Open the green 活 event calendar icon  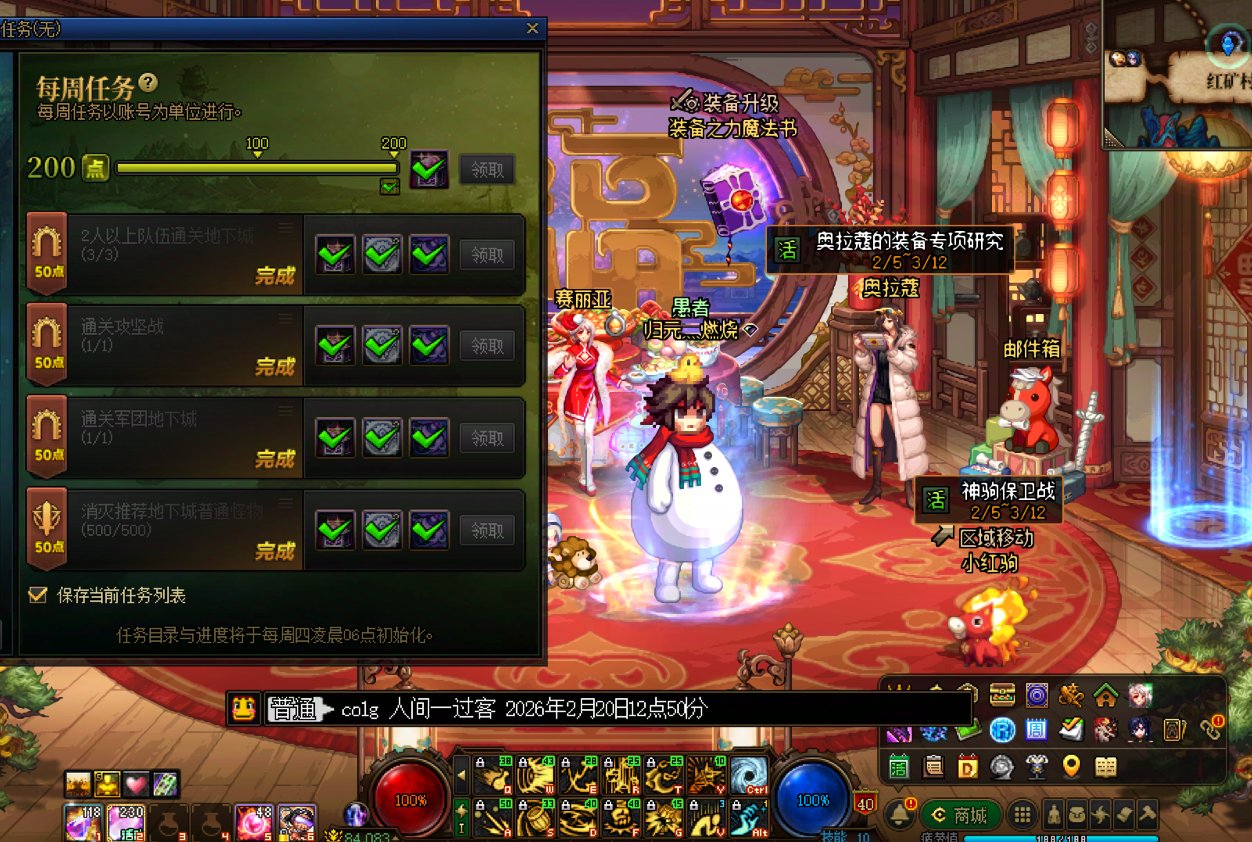tap(899, 767)
